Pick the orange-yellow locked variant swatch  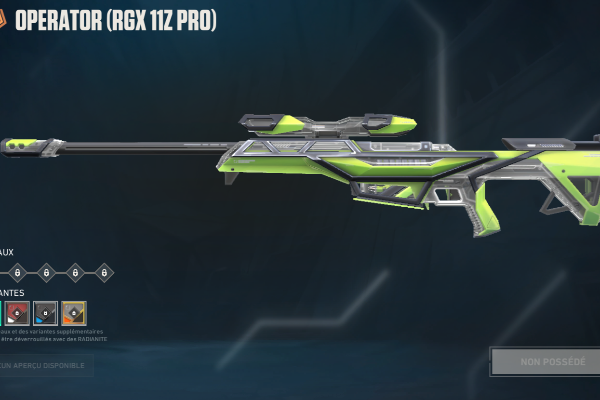74,313
